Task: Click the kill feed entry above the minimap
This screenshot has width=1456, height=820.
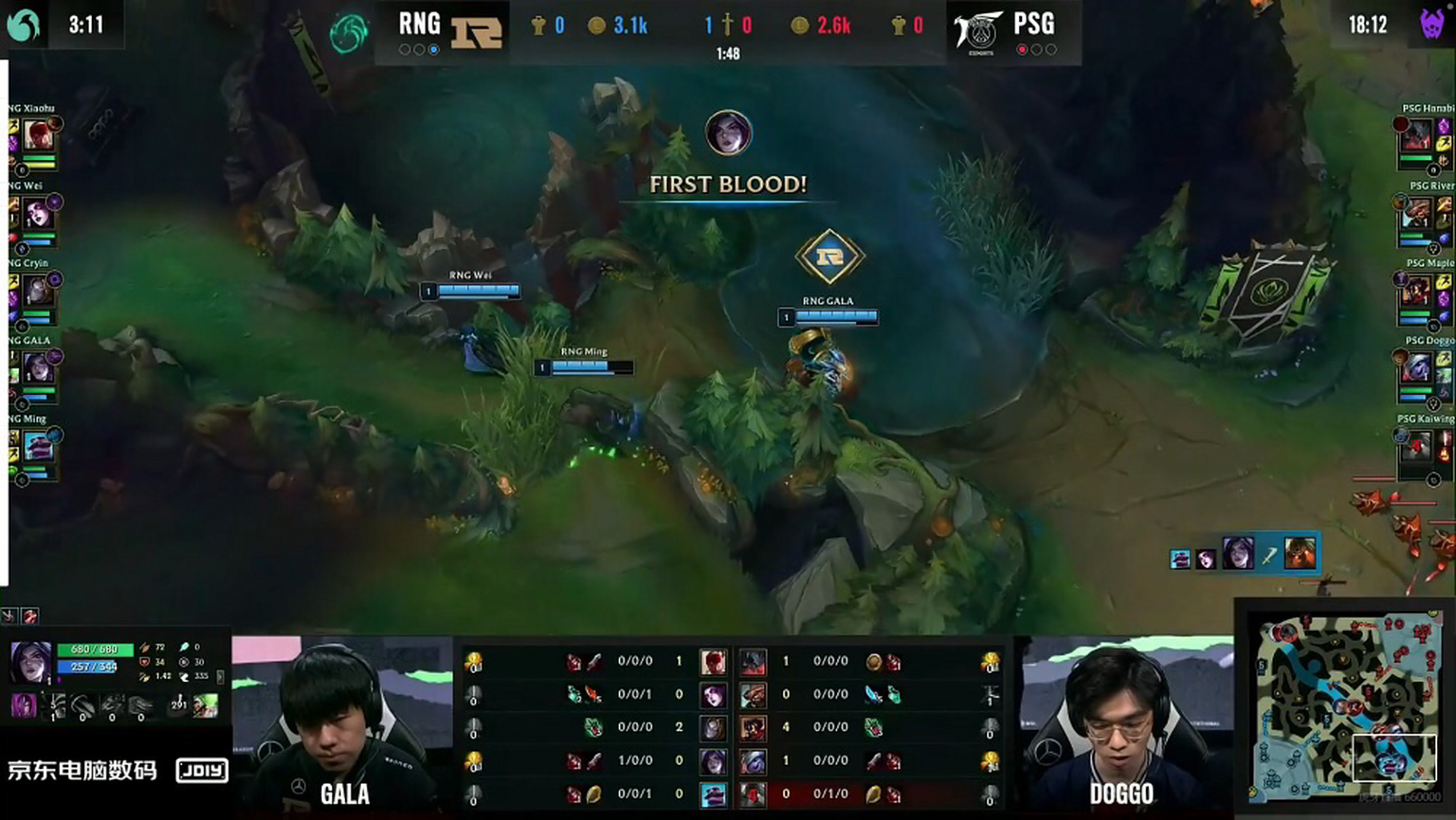Action: coord(1242,554)
